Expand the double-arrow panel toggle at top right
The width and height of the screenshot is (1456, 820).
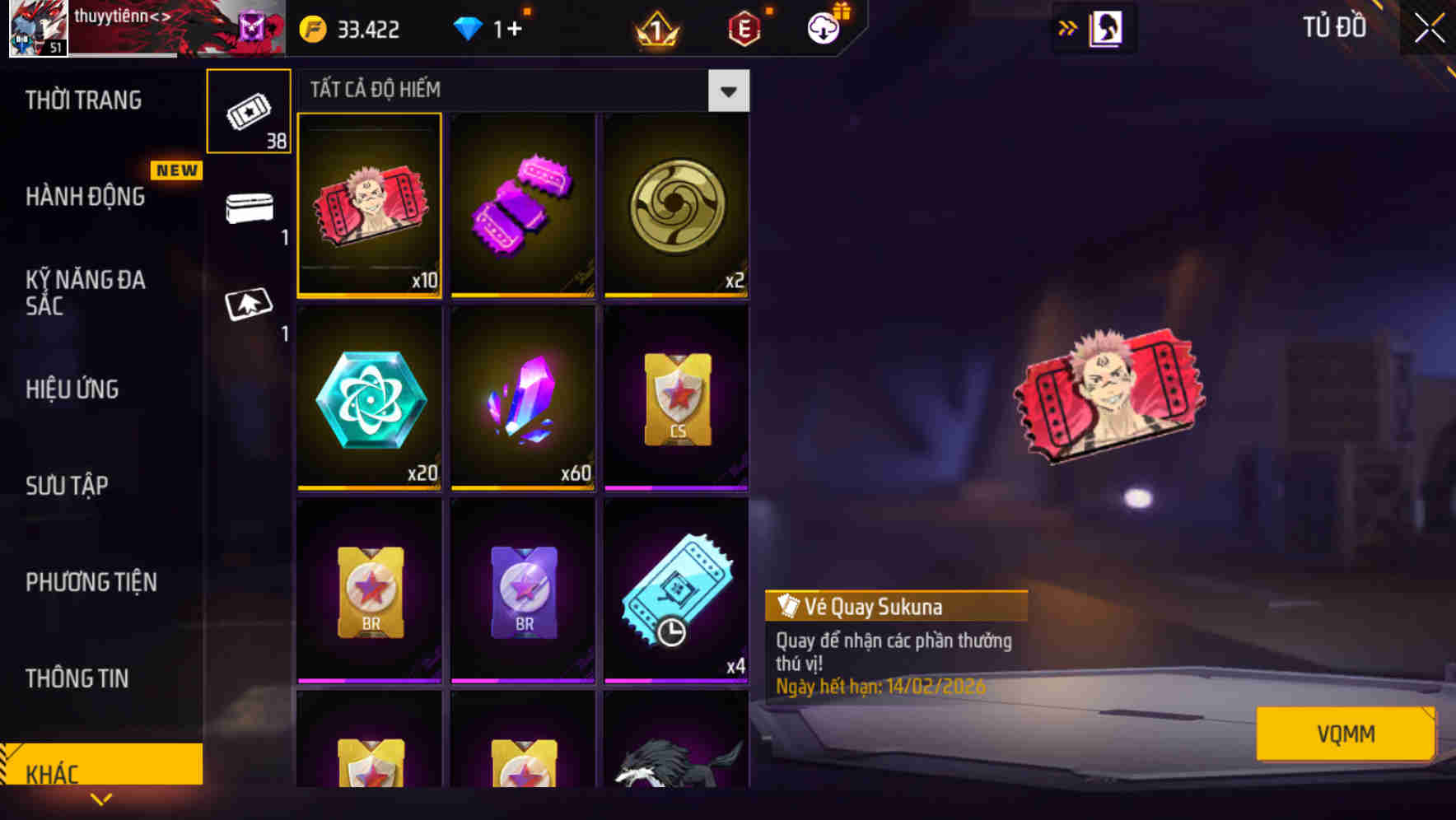pyautogui.click(x=1067, y=27)
